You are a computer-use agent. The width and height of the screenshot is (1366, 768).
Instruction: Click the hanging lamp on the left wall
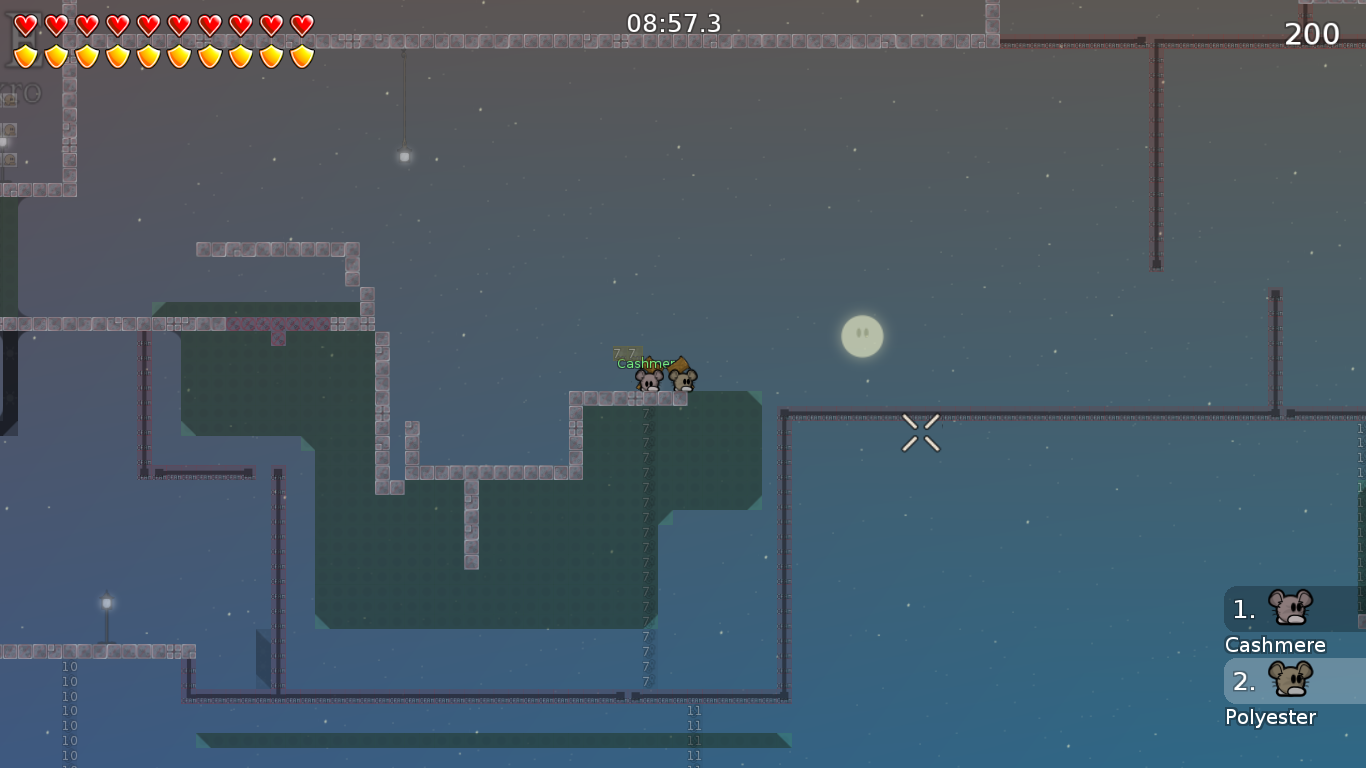tap(403, 155)
